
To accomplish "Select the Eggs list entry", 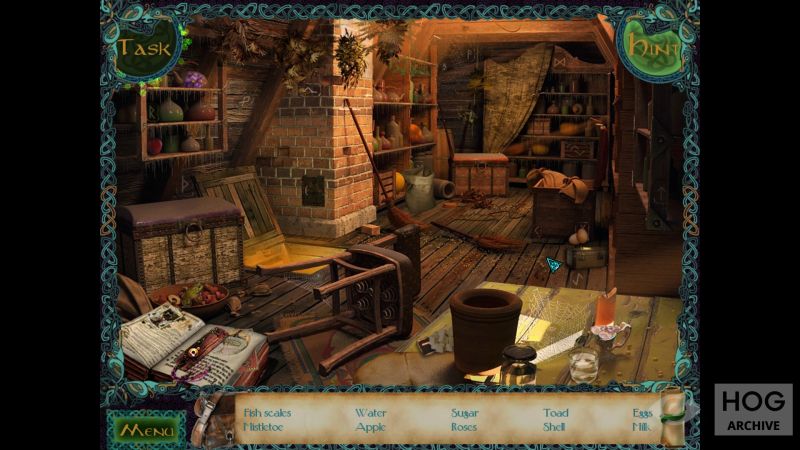I will (642, 413).
